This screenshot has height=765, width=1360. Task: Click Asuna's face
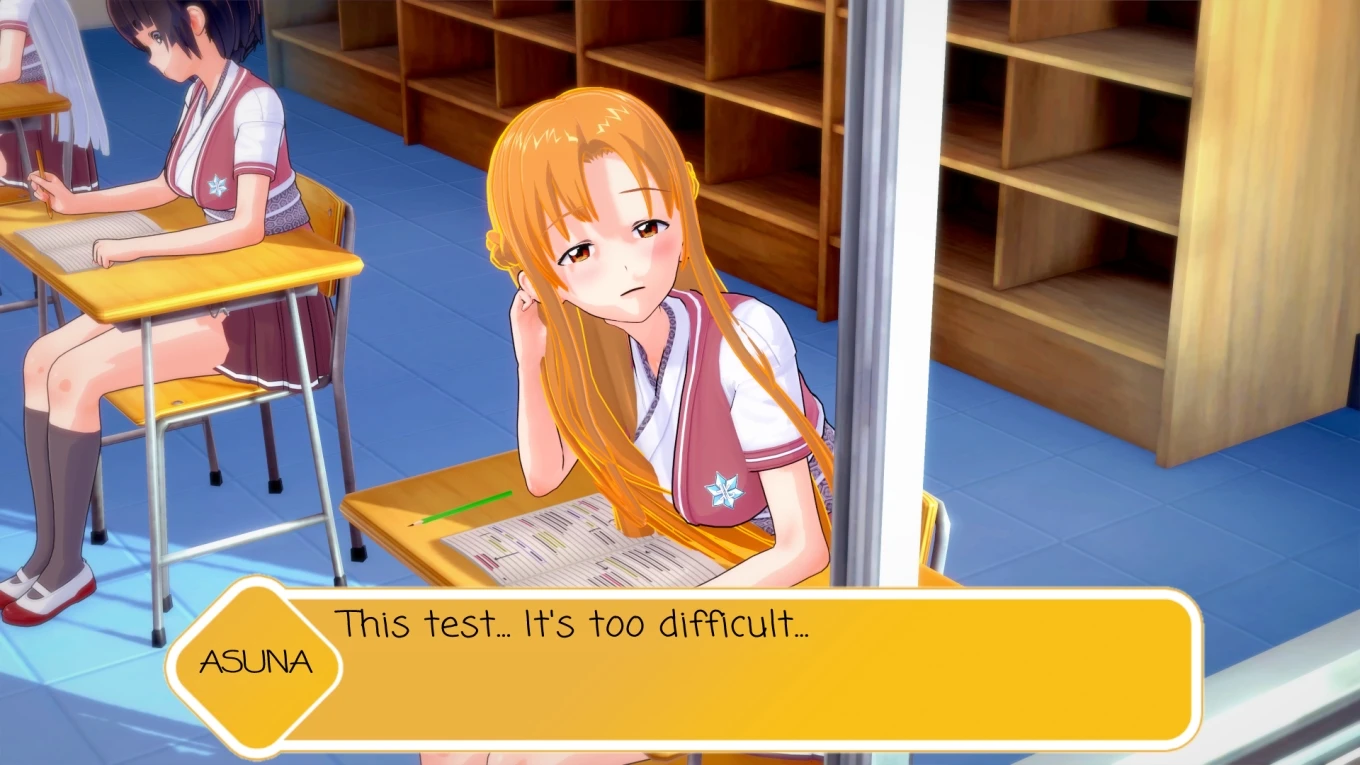point(615,255)
